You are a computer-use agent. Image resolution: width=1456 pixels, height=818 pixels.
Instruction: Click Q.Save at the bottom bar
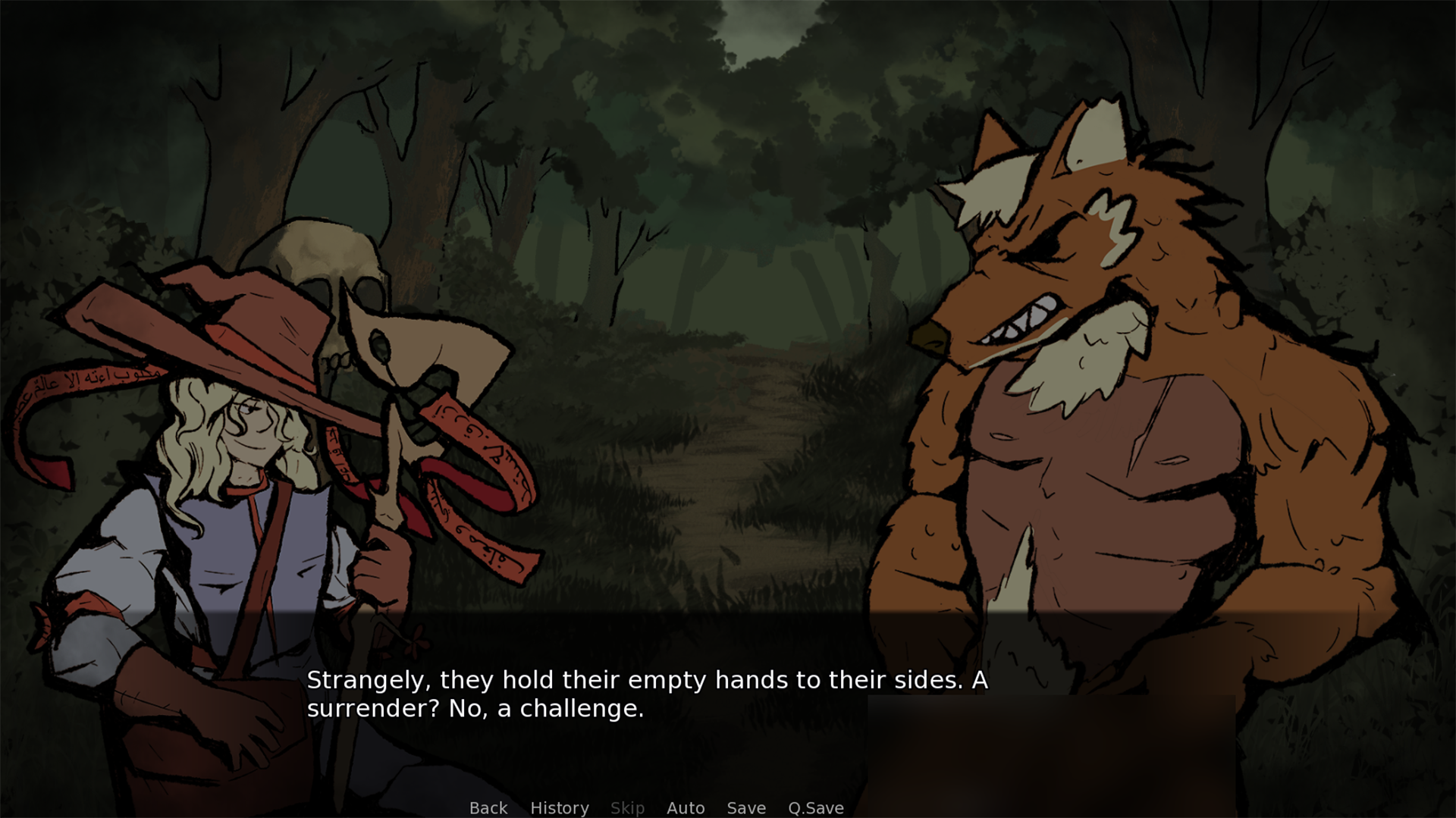tap(815, 808)
